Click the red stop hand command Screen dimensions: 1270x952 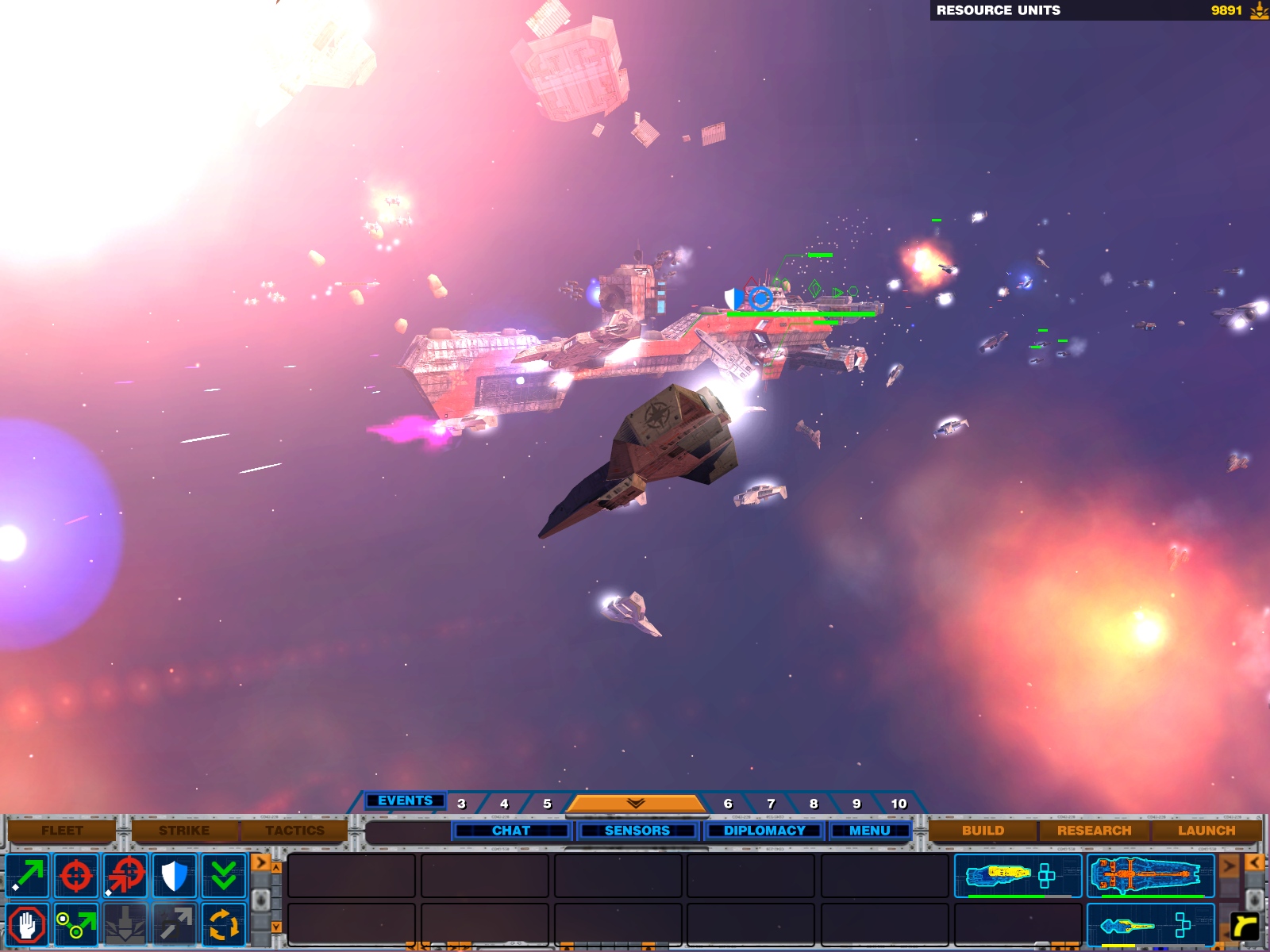28,925
